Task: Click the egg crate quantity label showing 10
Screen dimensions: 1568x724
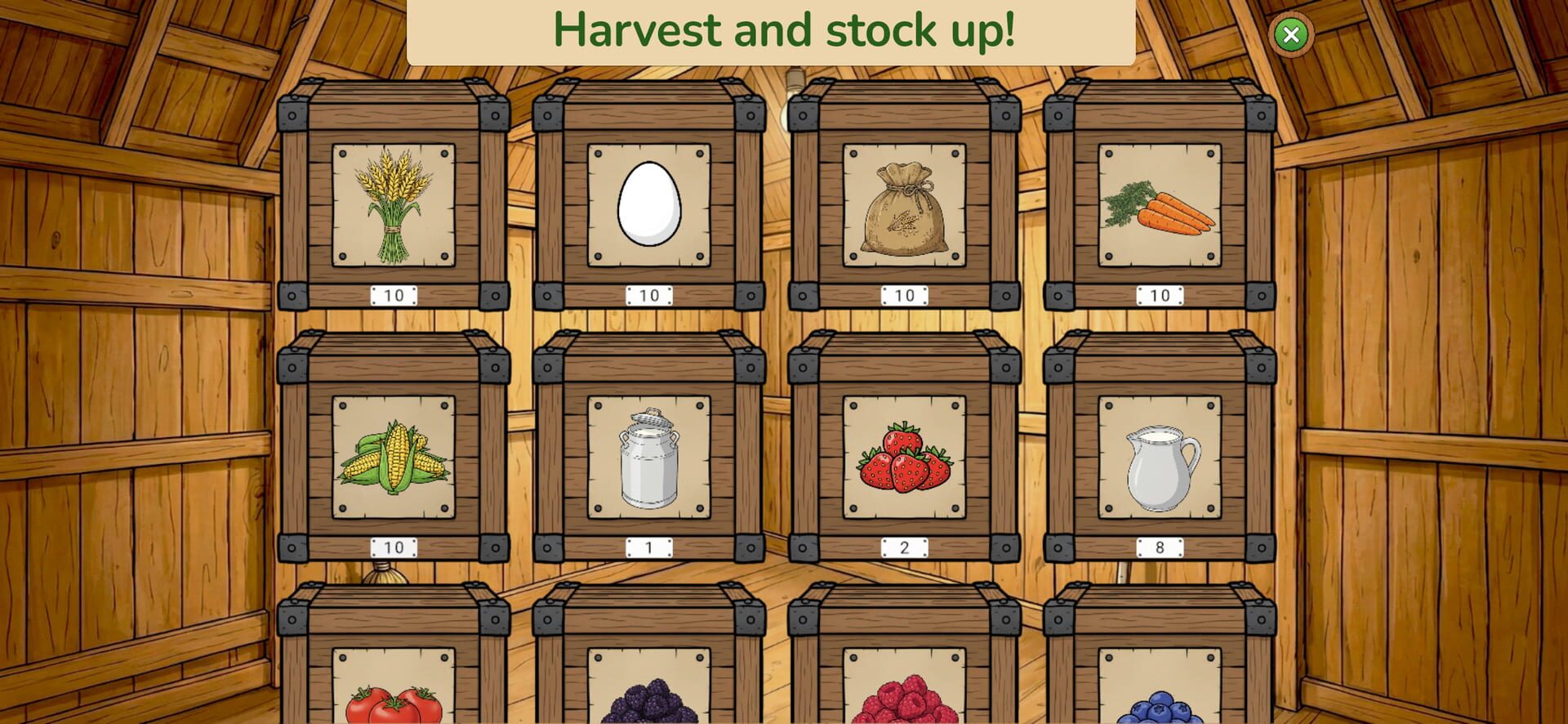Action: 649,296
